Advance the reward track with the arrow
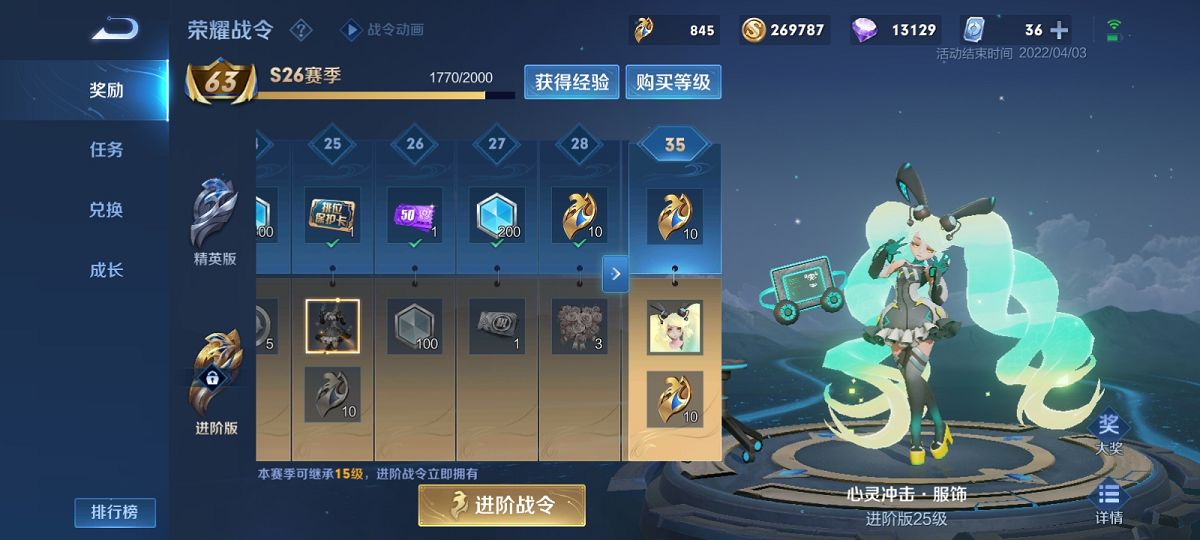Screen dimensions: 1200x540 pyautogui.click(x=615, y=273)
